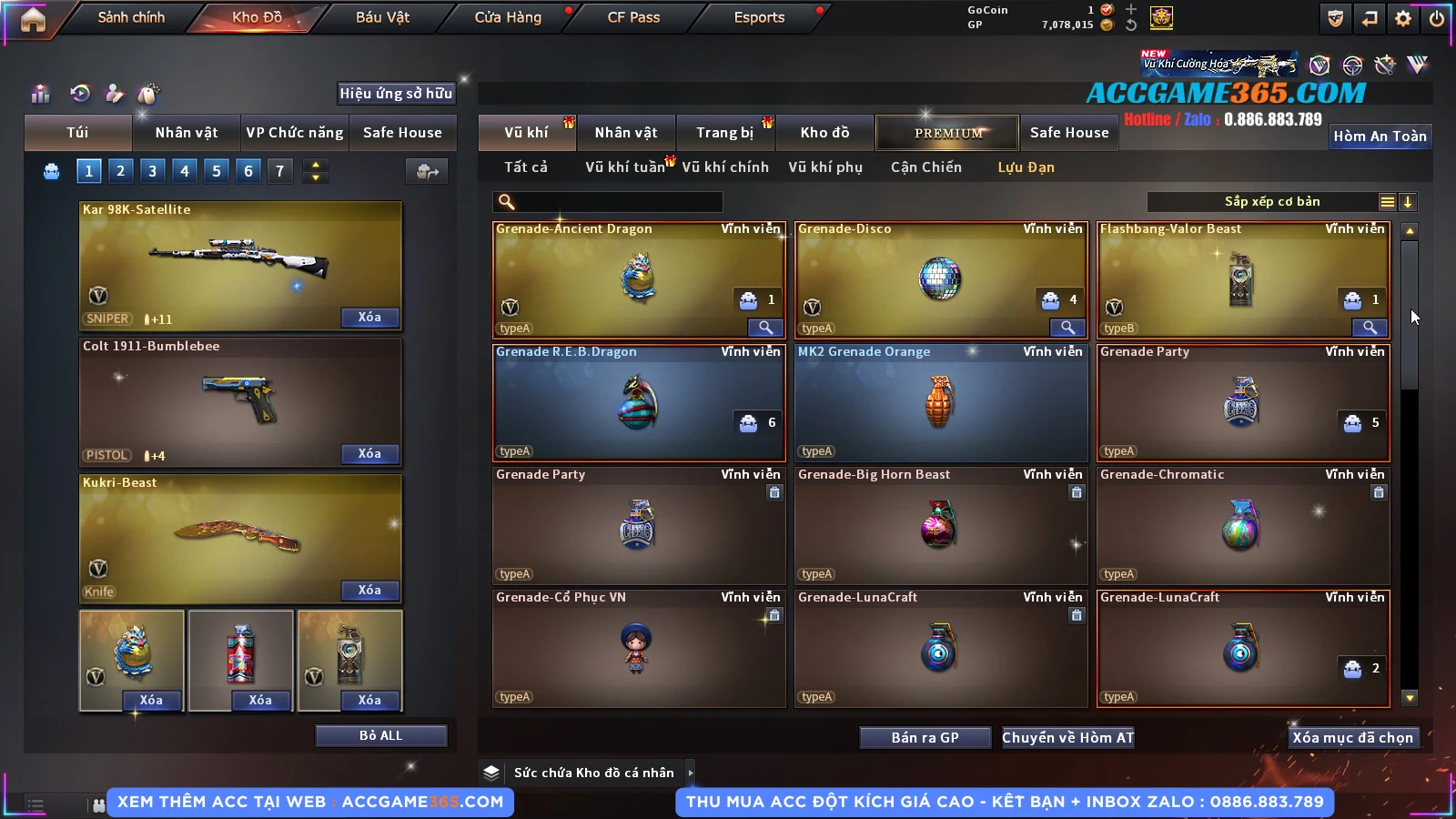The height and width of the screenshot is (819, 1456).
Task: Click Chuyển về Hòm AT
Action: (1067, 738)
